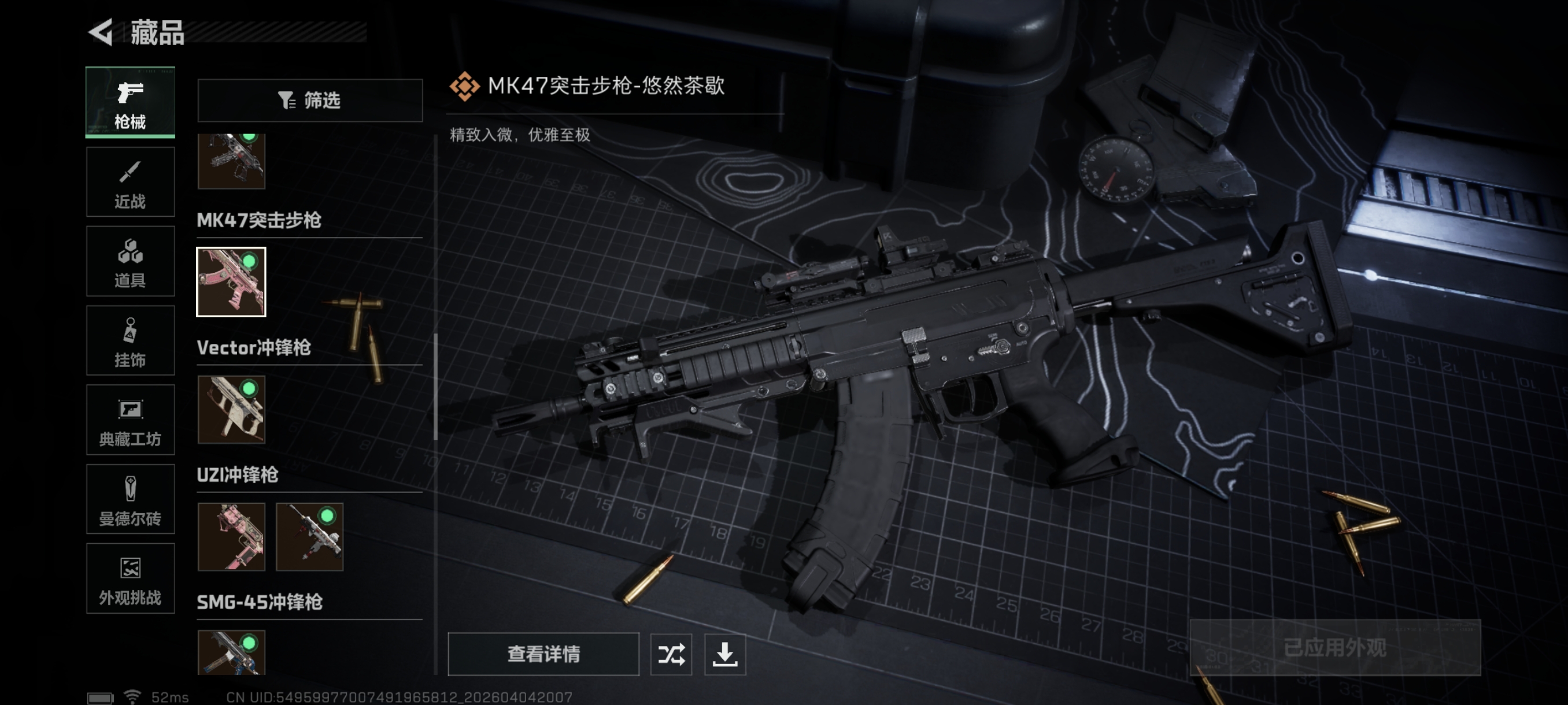Open the 近战 weapons panel
Screen dimensions: 1568x705
point(130,182)
